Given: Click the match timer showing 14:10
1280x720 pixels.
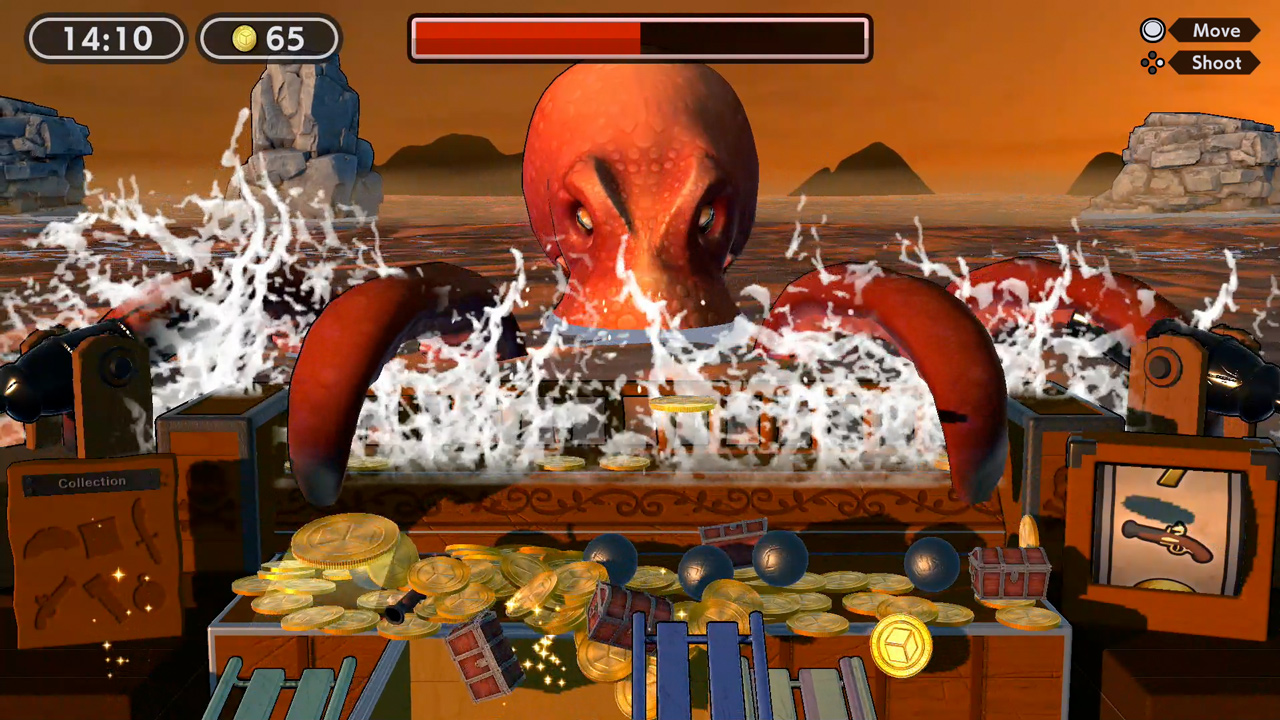Looking at the screenshot, I should [105, 39].
